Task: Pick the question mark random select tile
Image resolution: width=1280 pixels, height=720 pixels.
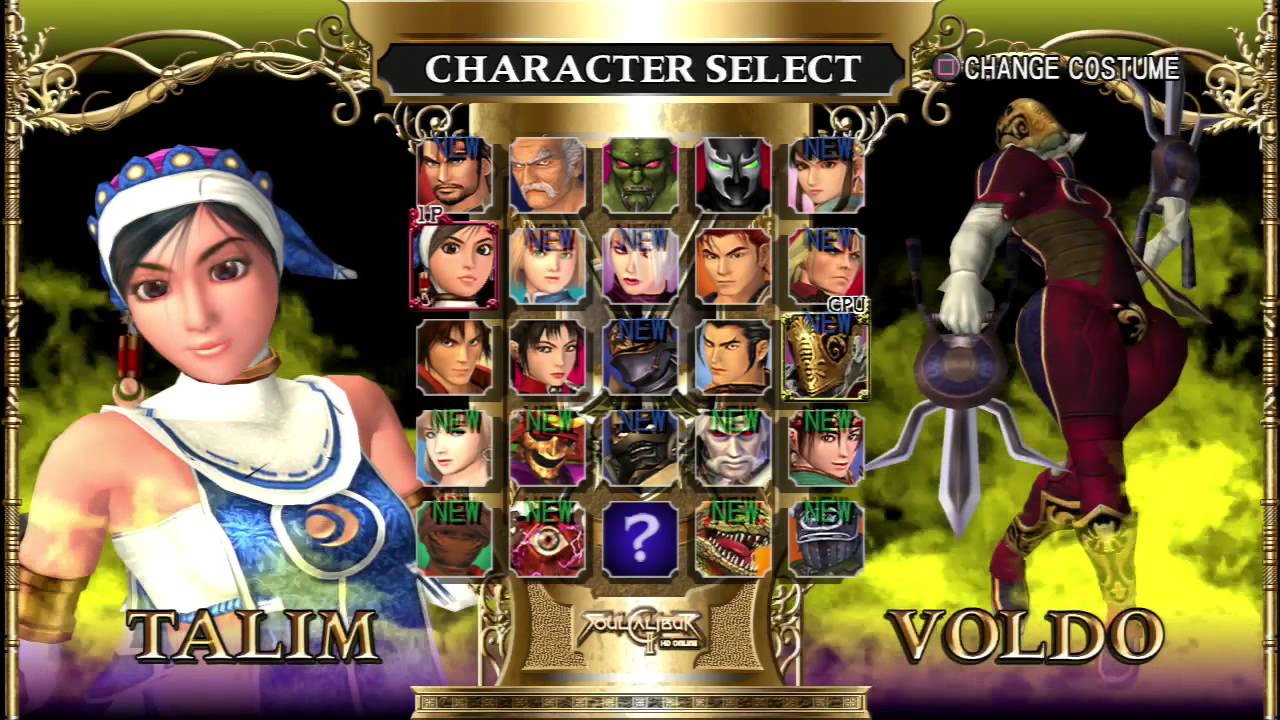Action: (640, 538)
